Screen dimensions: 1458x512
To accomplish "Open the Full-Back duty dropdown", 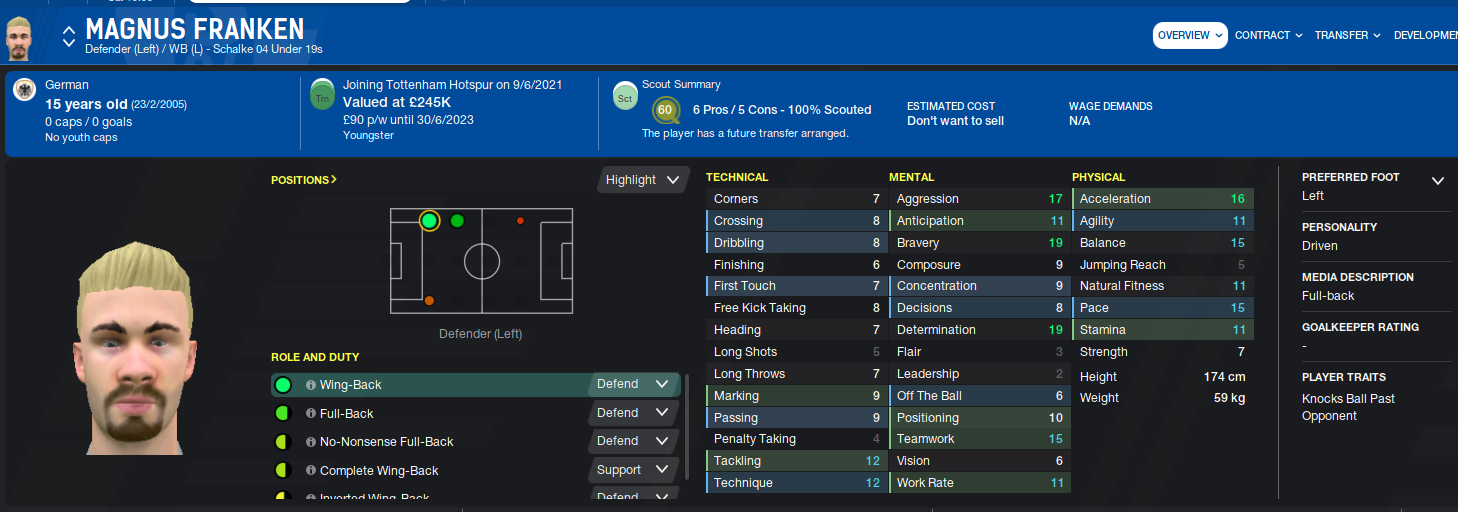I will [x=633, y=412].
